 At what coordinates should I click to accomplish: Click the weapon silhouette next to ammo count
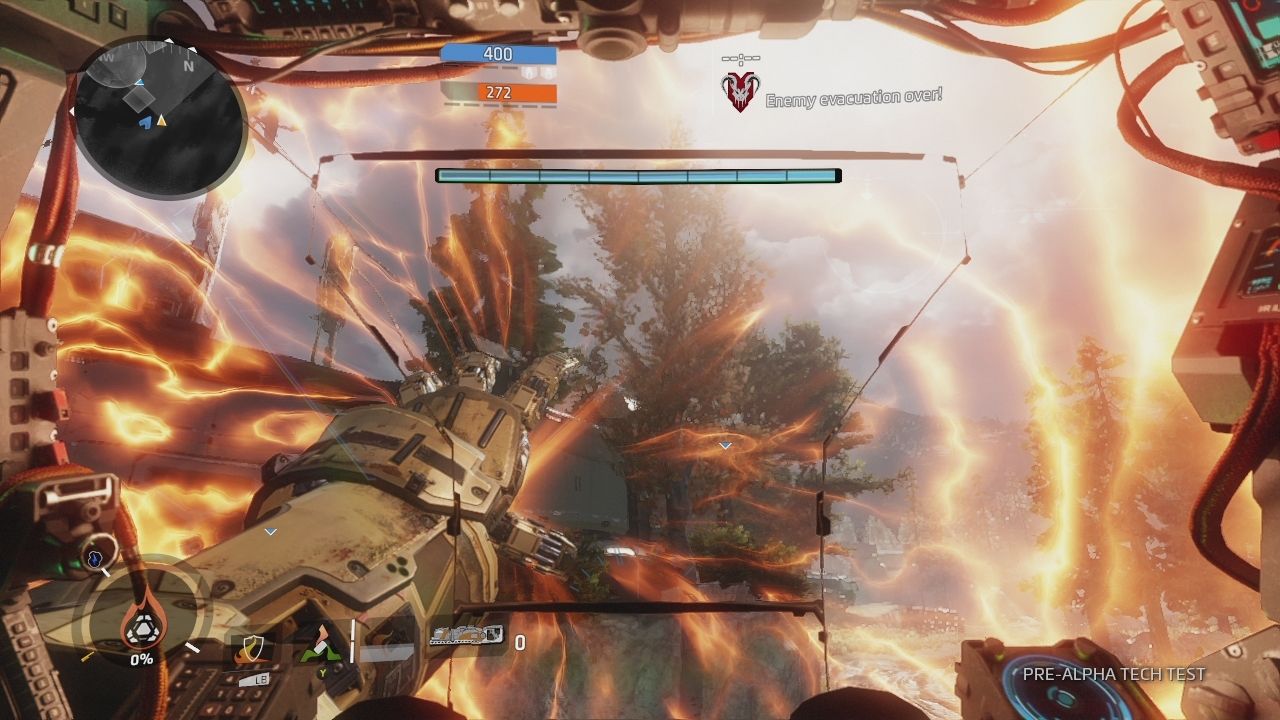pyautogui.click(x=466, y=635)
